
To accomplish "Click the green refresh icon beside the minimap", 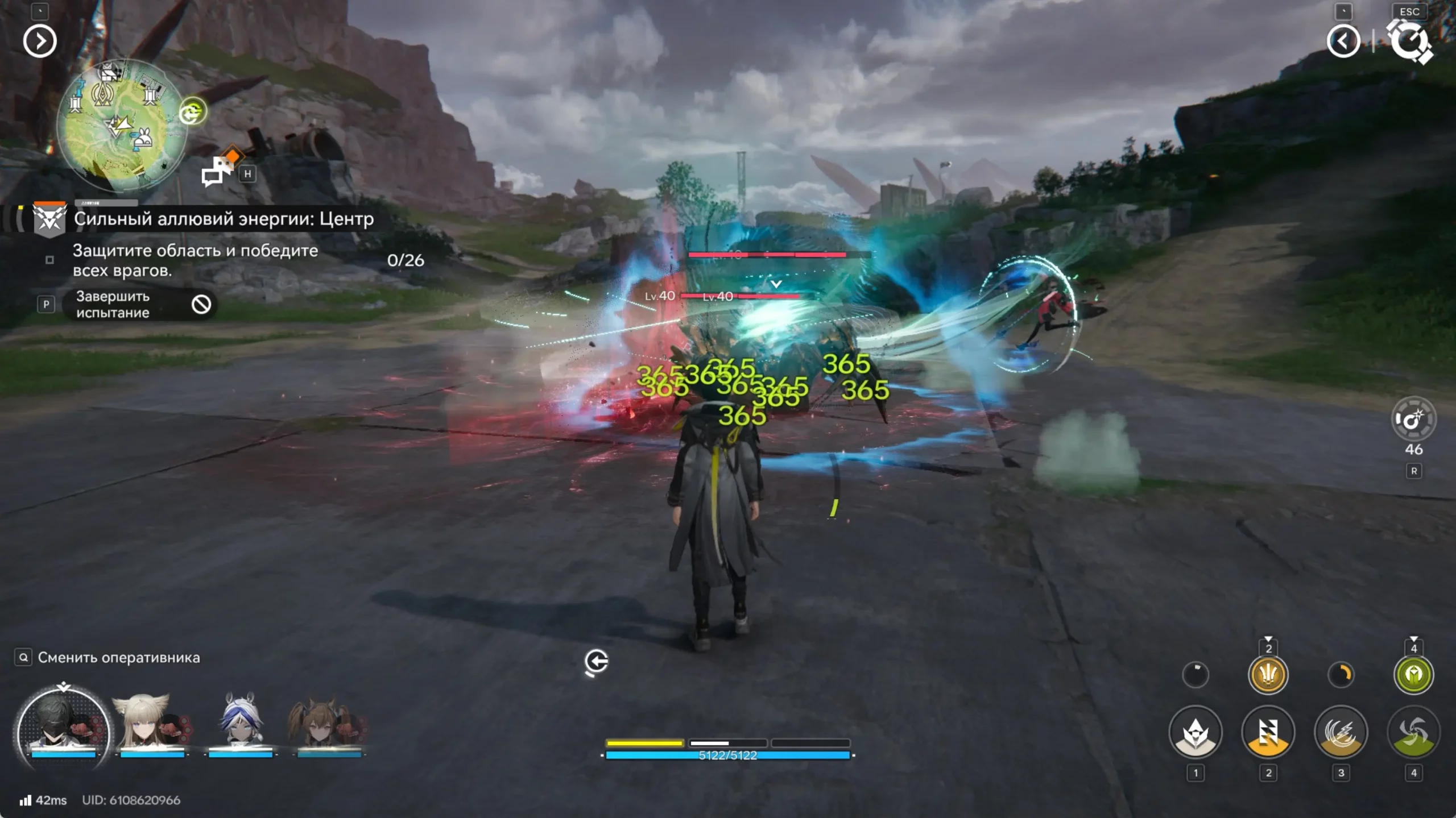I will tap(192, 112).
